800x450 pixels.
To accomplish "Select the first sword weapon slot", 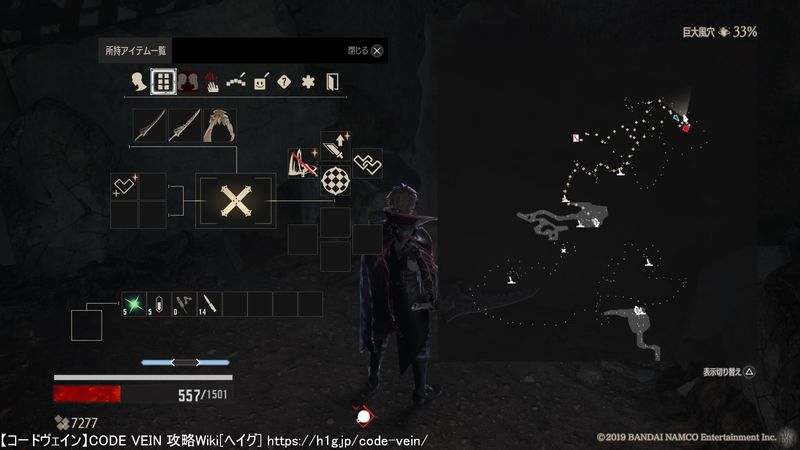I will 150,126.
